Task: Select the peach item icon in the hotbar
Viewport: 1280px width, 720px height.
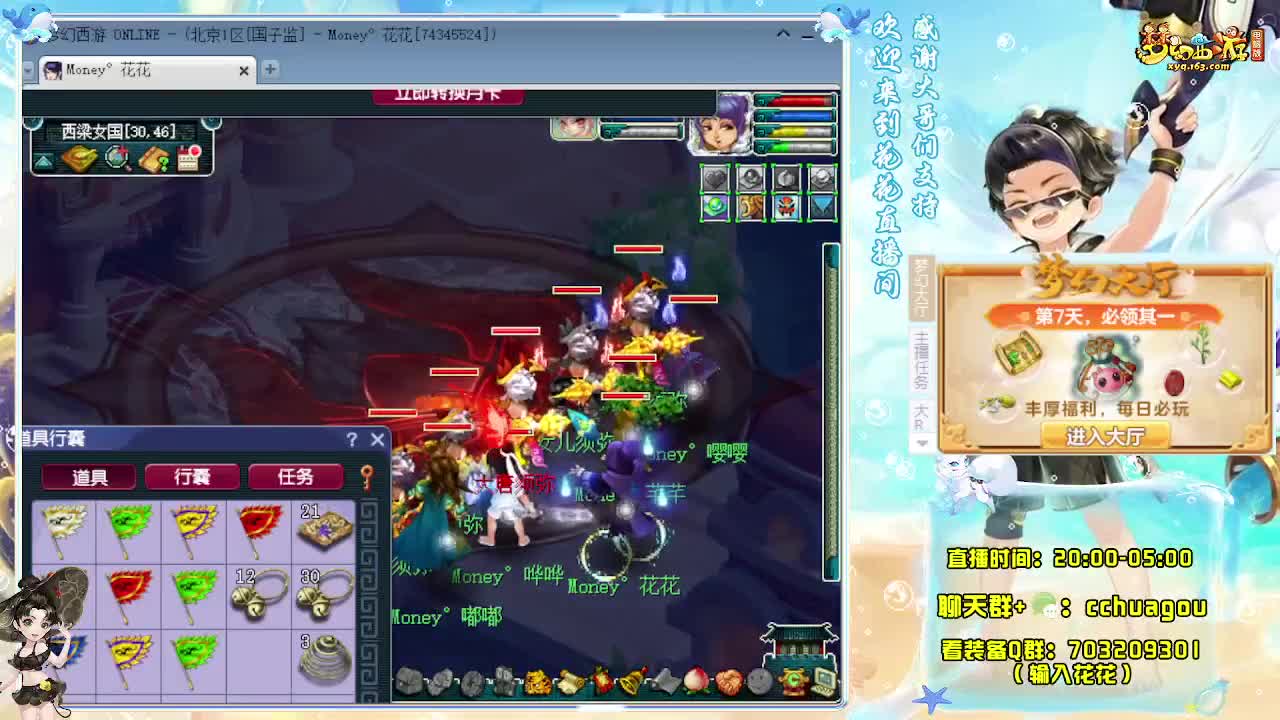Action: click(696, 679)
